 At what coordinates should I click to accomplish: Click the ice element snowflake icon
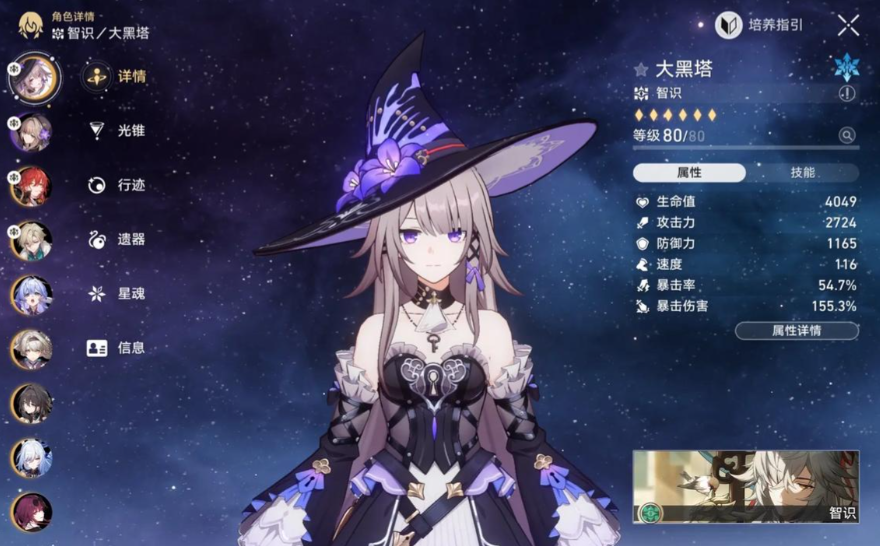pos(847,67)
